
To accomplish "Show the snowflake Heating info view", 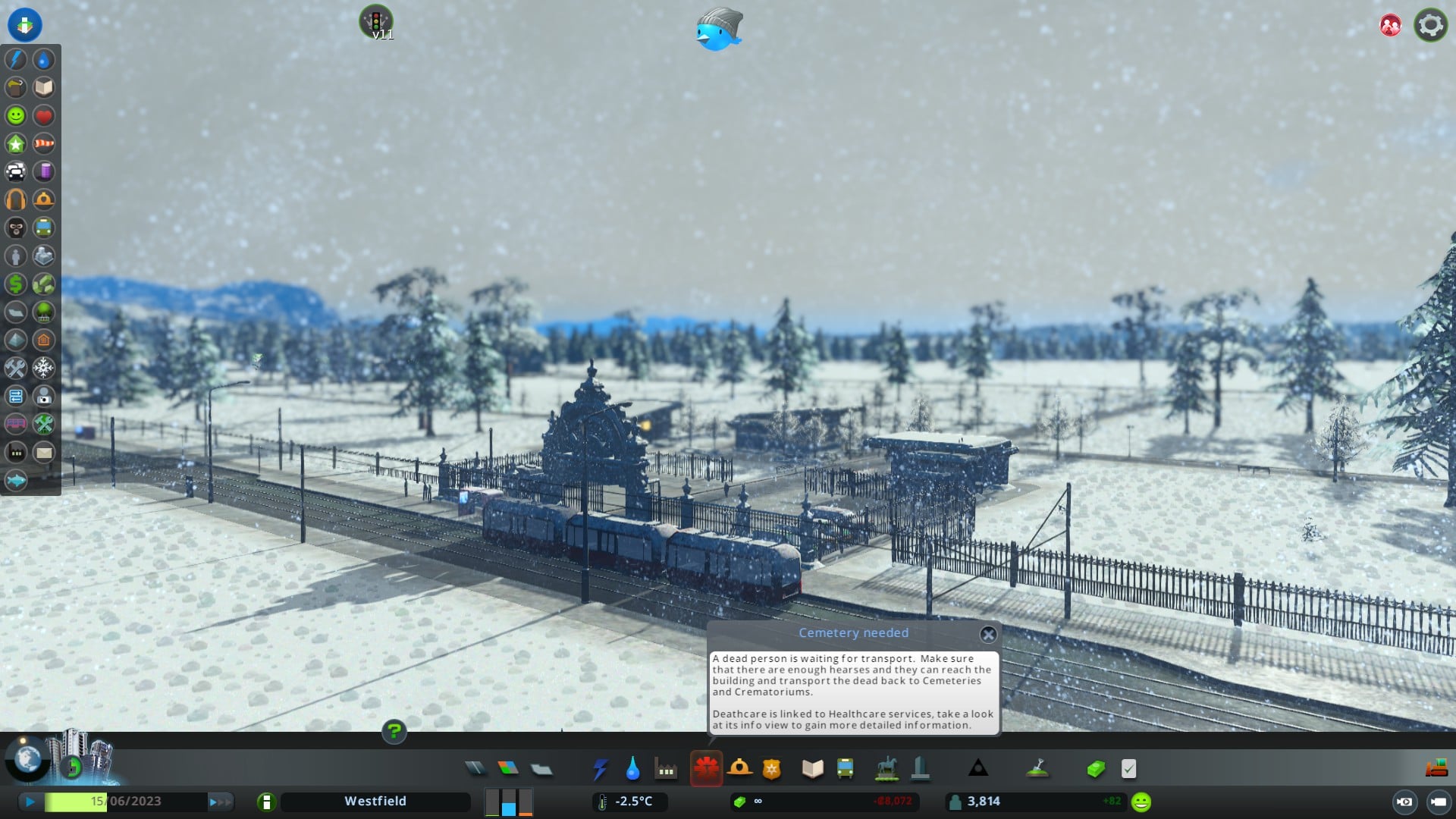I will tap(44, 368).
